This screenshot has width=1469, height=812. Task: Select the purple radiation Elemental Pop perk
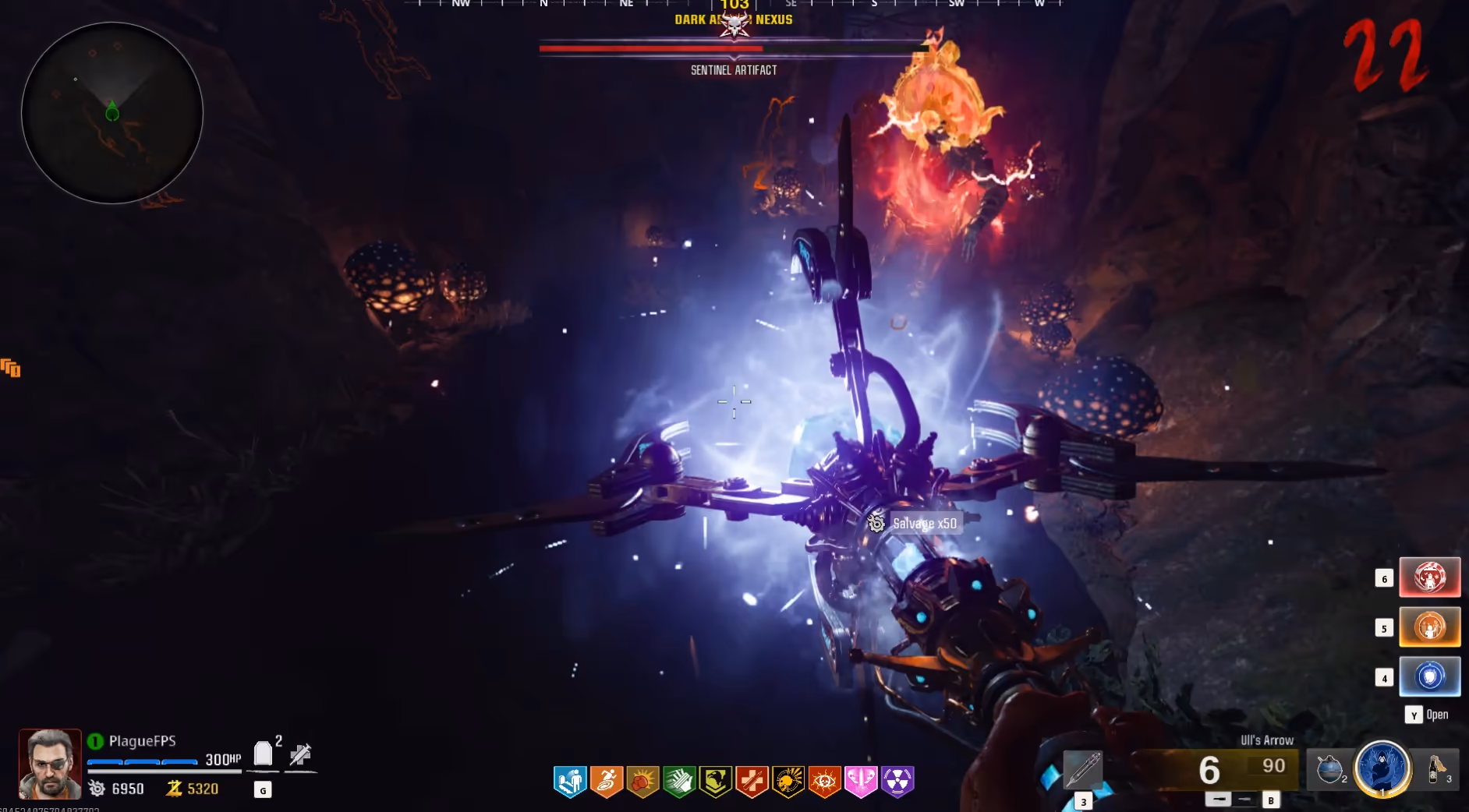click(897, 781)
